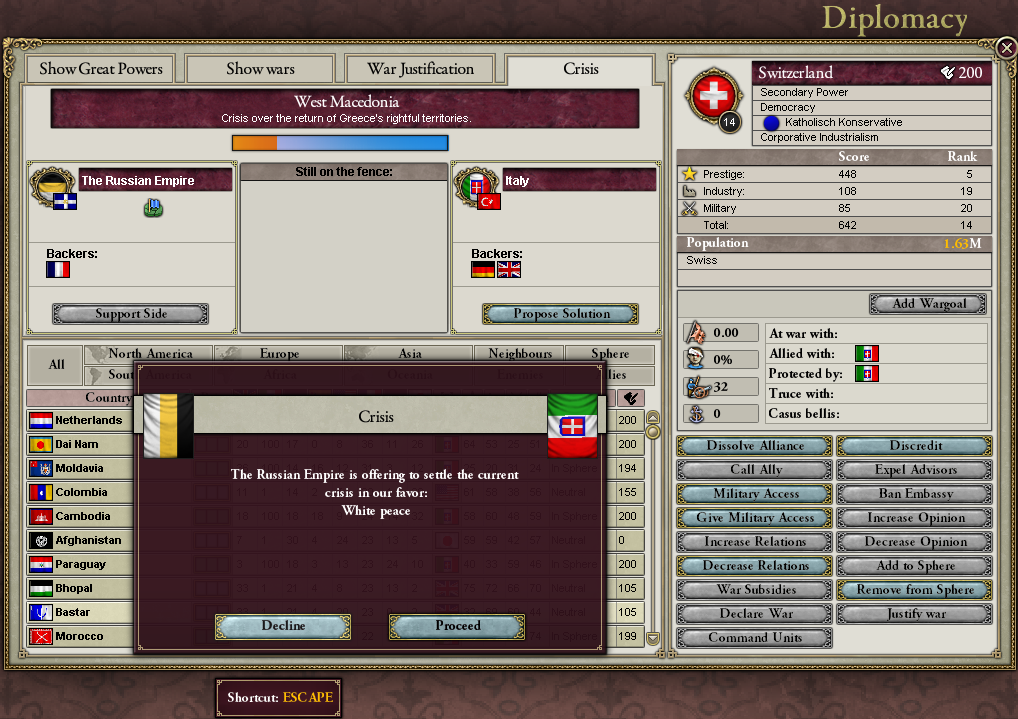The width and height of the screenshot is (1018, 719).
Task: Switch to Show Great Powers tab
Action: click(100, 69)
